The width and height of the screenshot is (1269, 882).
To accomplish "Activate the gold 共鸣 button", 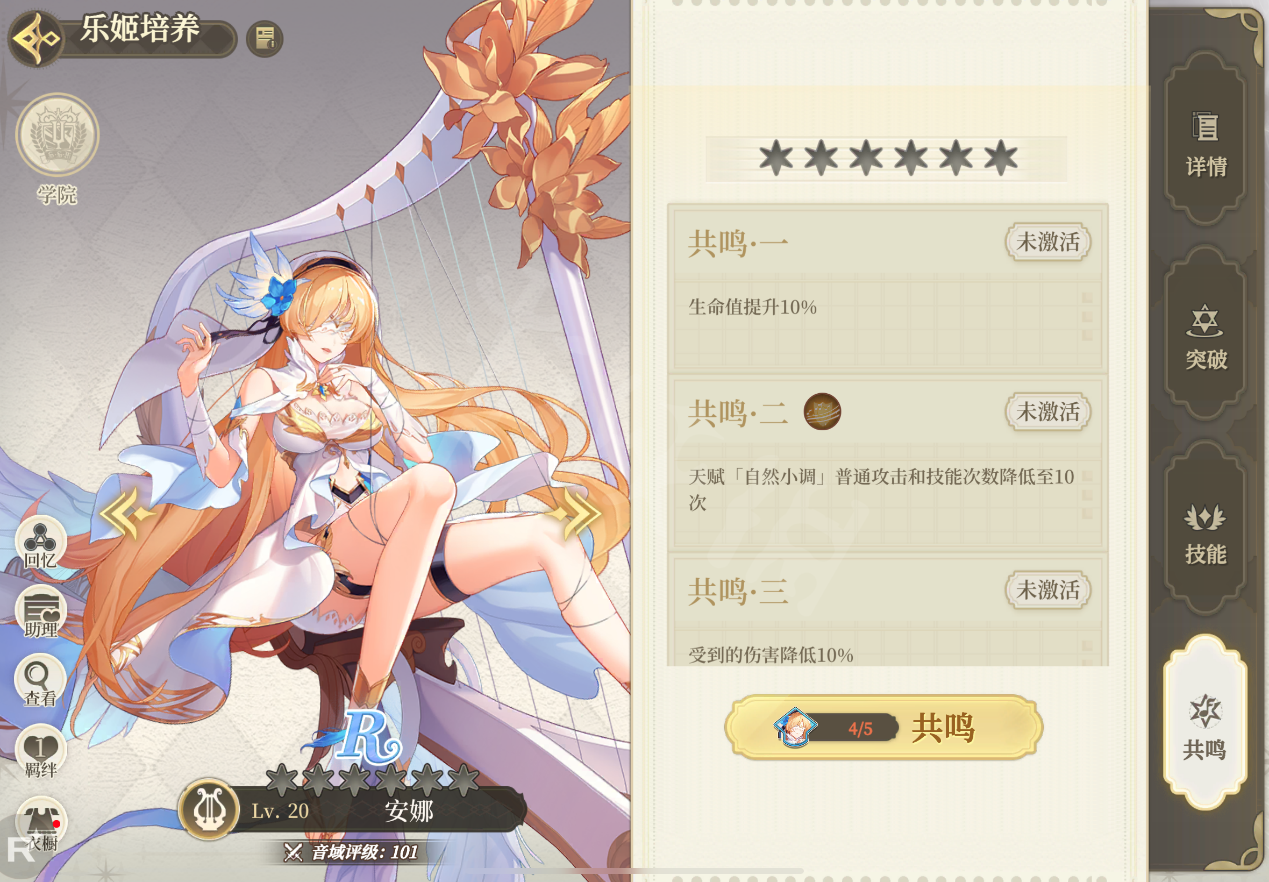I will pyautogui.click(x=884, y=728).
